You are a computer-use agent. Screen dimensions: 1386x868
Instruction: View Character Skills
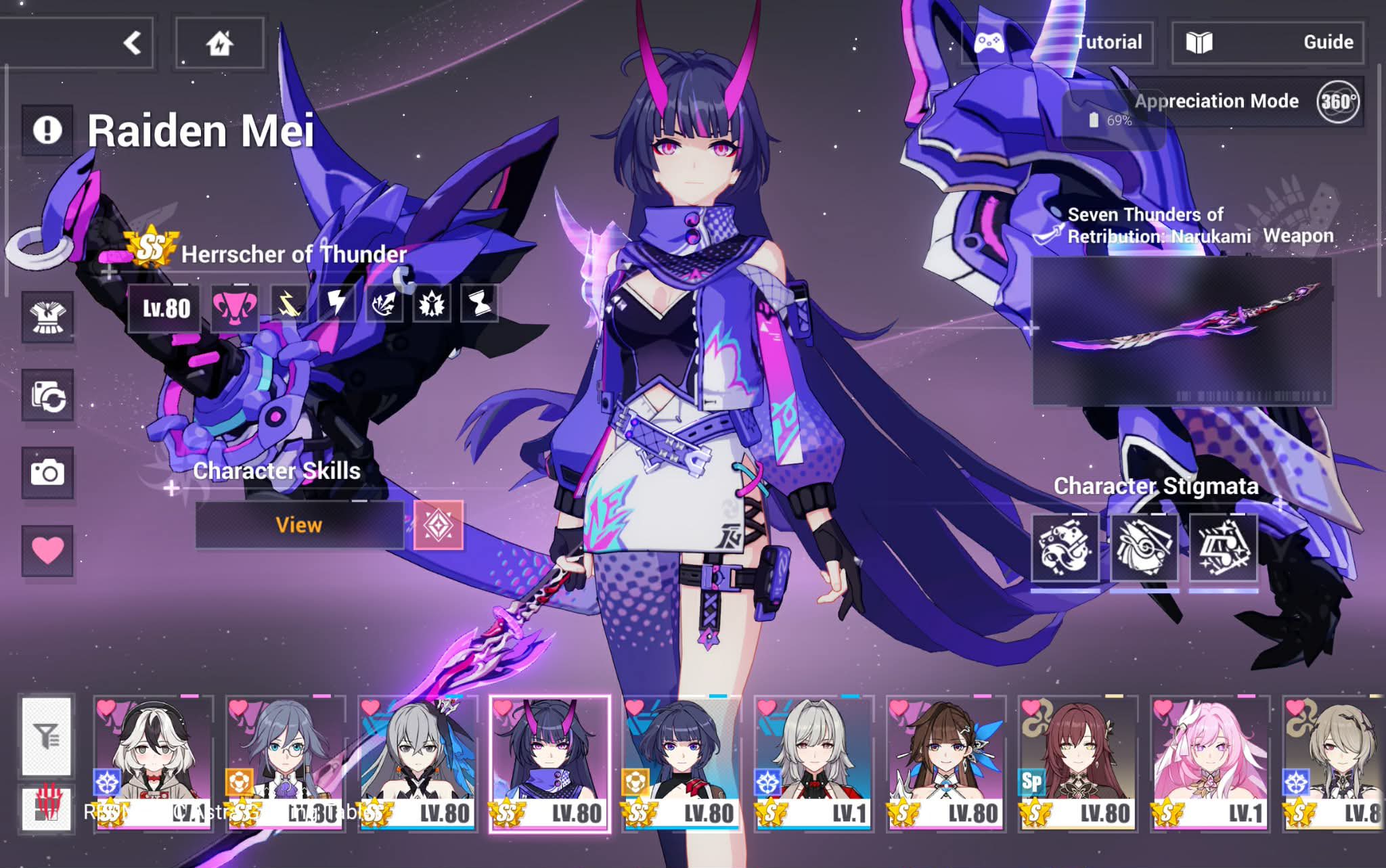(x=299, y=525)
